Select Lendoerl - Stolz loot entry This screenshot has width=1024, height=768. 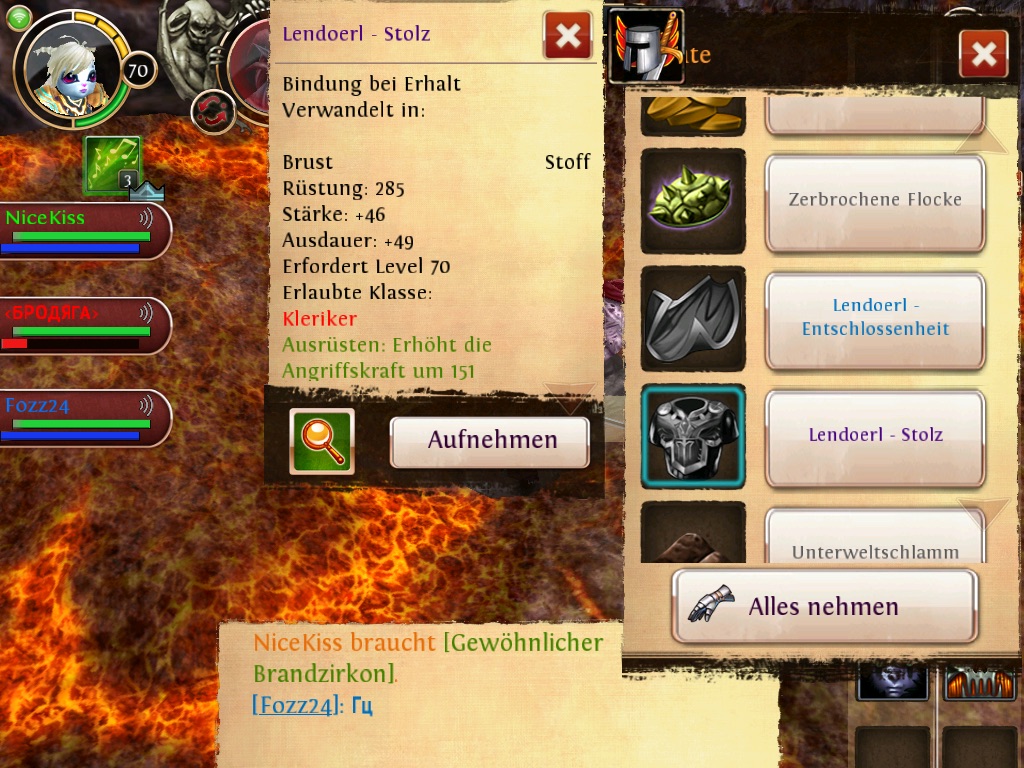[875, 435]
